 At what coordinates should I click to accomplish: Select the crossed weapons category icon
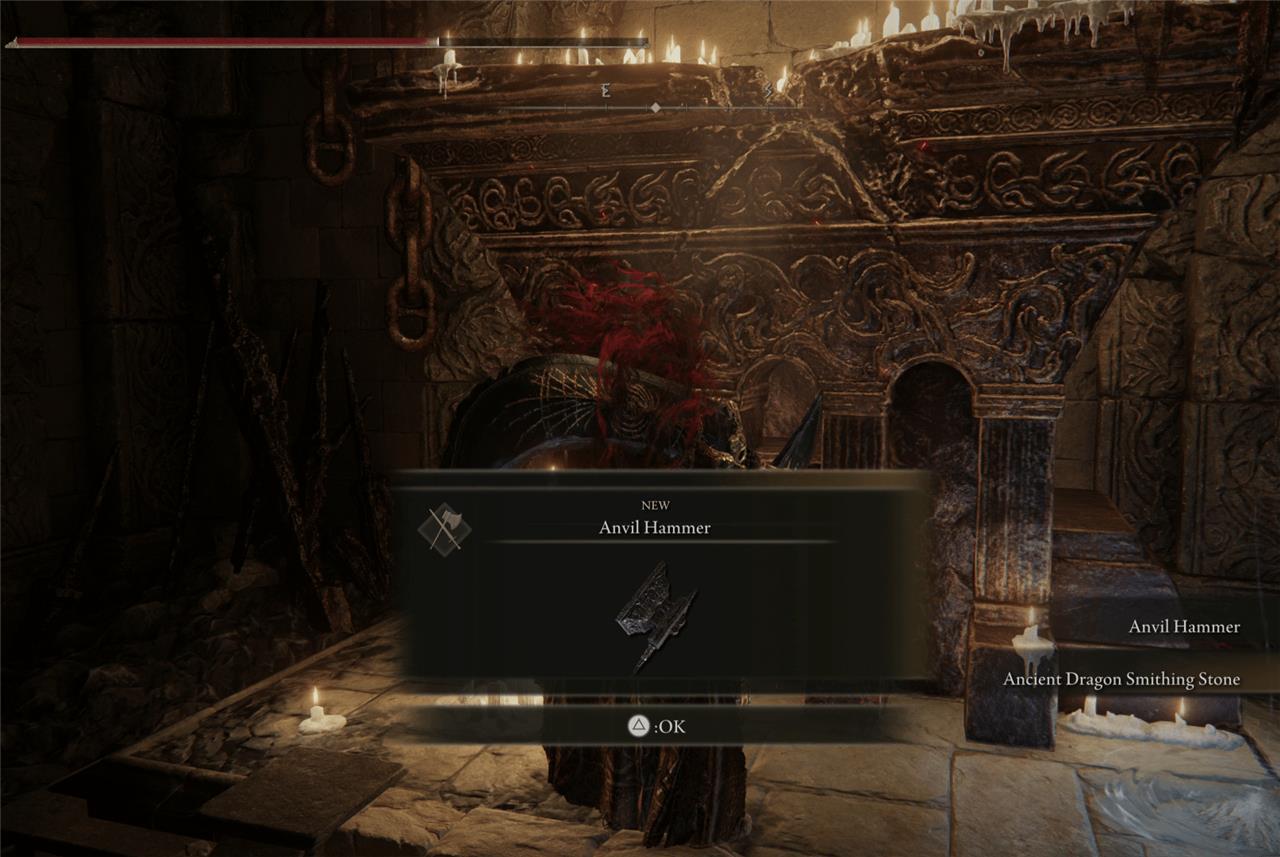point(444,529)
